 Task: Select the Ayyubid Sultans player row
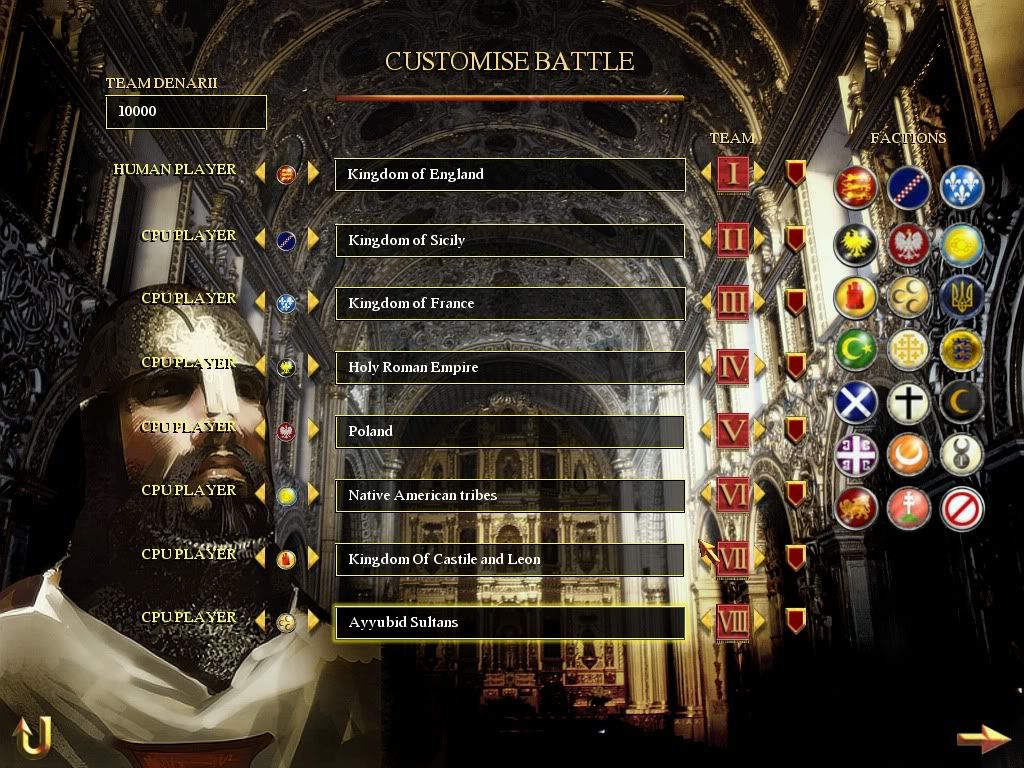point(509,623)
